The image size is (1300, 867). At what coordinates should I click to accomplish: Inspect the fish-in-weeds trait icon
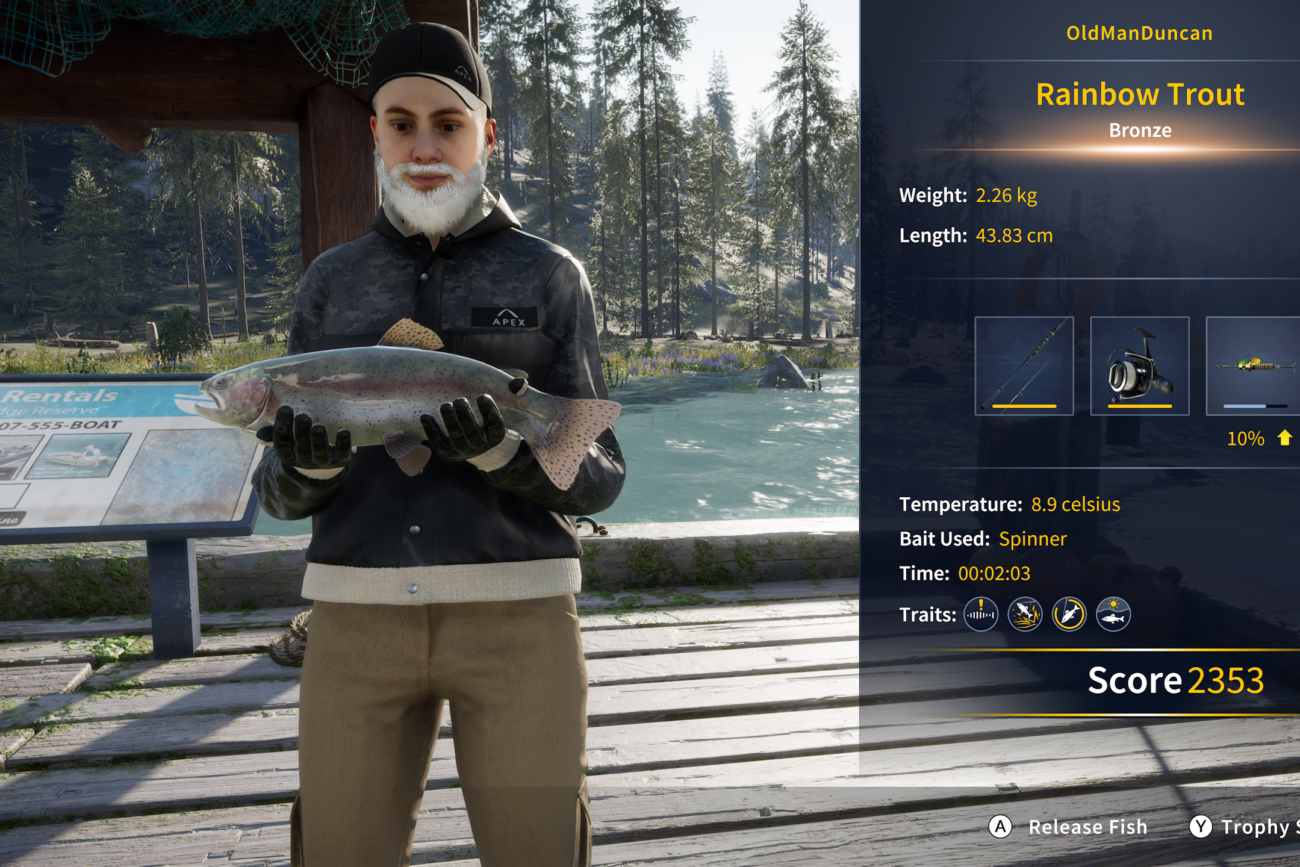[x=1025, y=614]
